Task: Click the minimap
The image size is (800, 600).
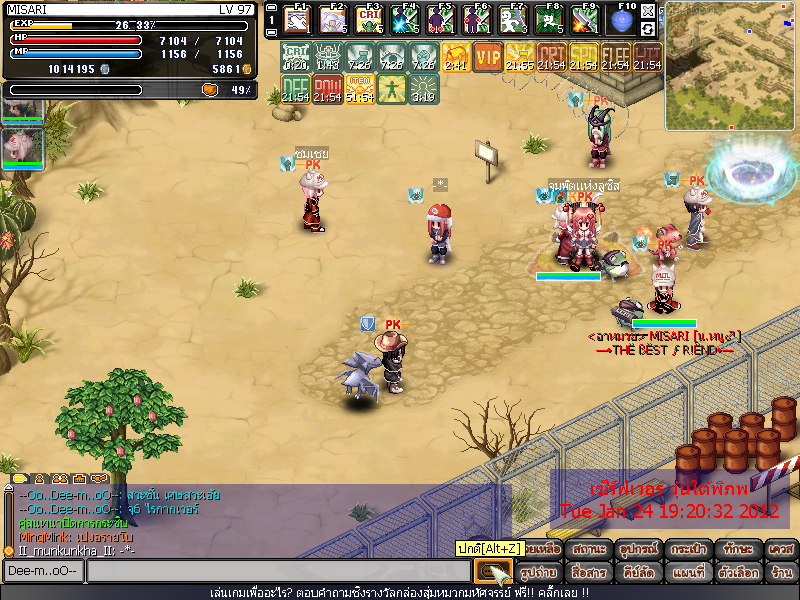Action: tap(730, 65)
